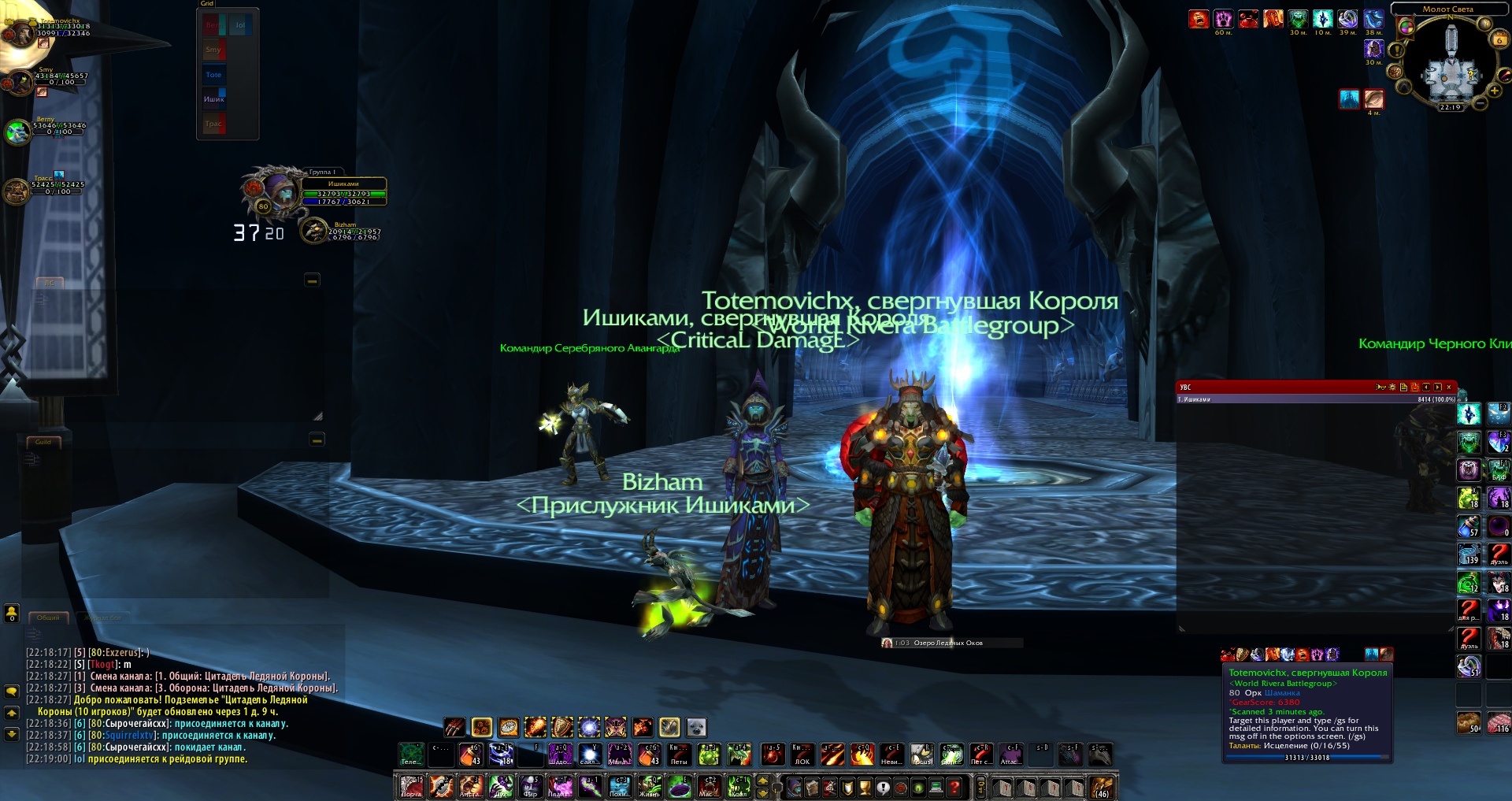
Task: Zoom in on the minimap
Action: (1495, 90)
